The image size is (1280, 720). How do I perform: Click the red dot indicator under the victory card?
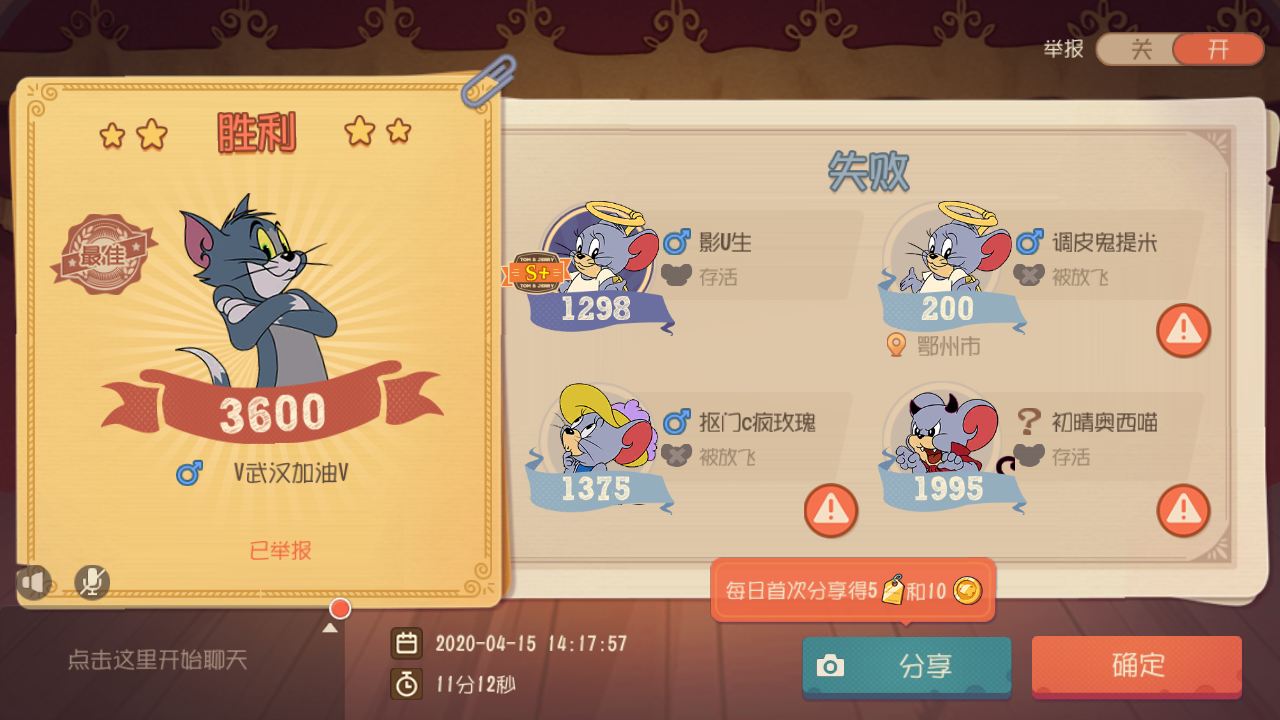pos(339,608)
